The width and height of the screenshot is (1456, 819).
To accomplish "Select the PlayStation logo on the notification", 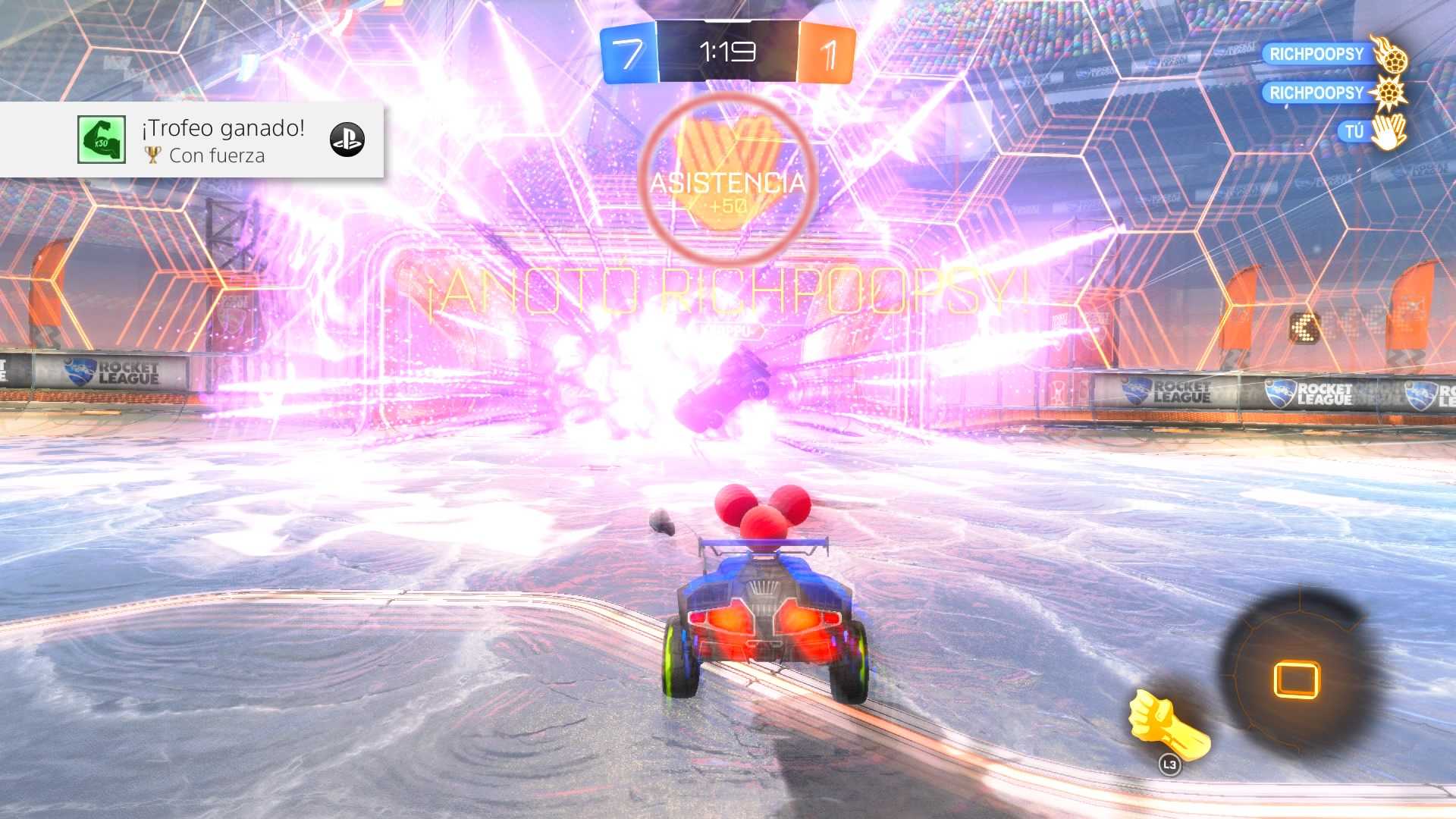I will [x=347, y=140].
